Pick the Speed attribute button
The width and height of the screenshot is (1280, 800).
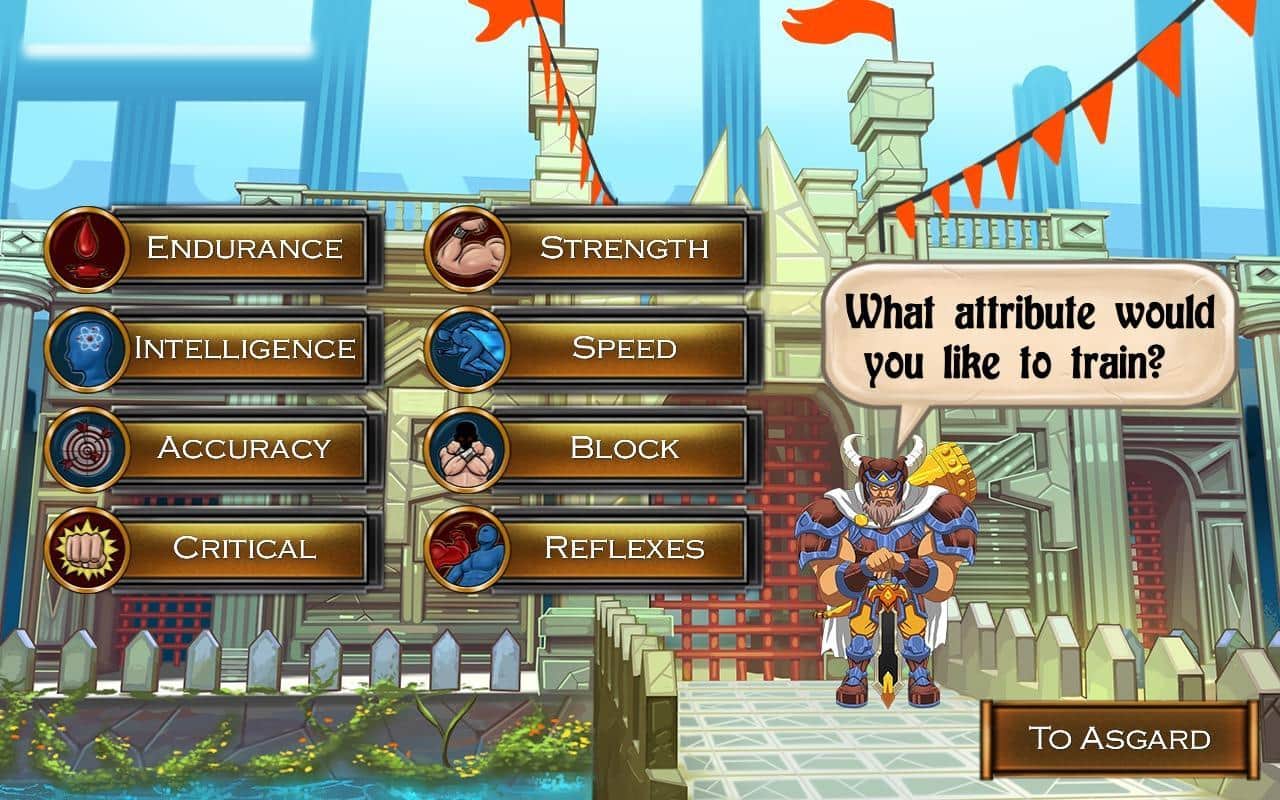(624, 348)
